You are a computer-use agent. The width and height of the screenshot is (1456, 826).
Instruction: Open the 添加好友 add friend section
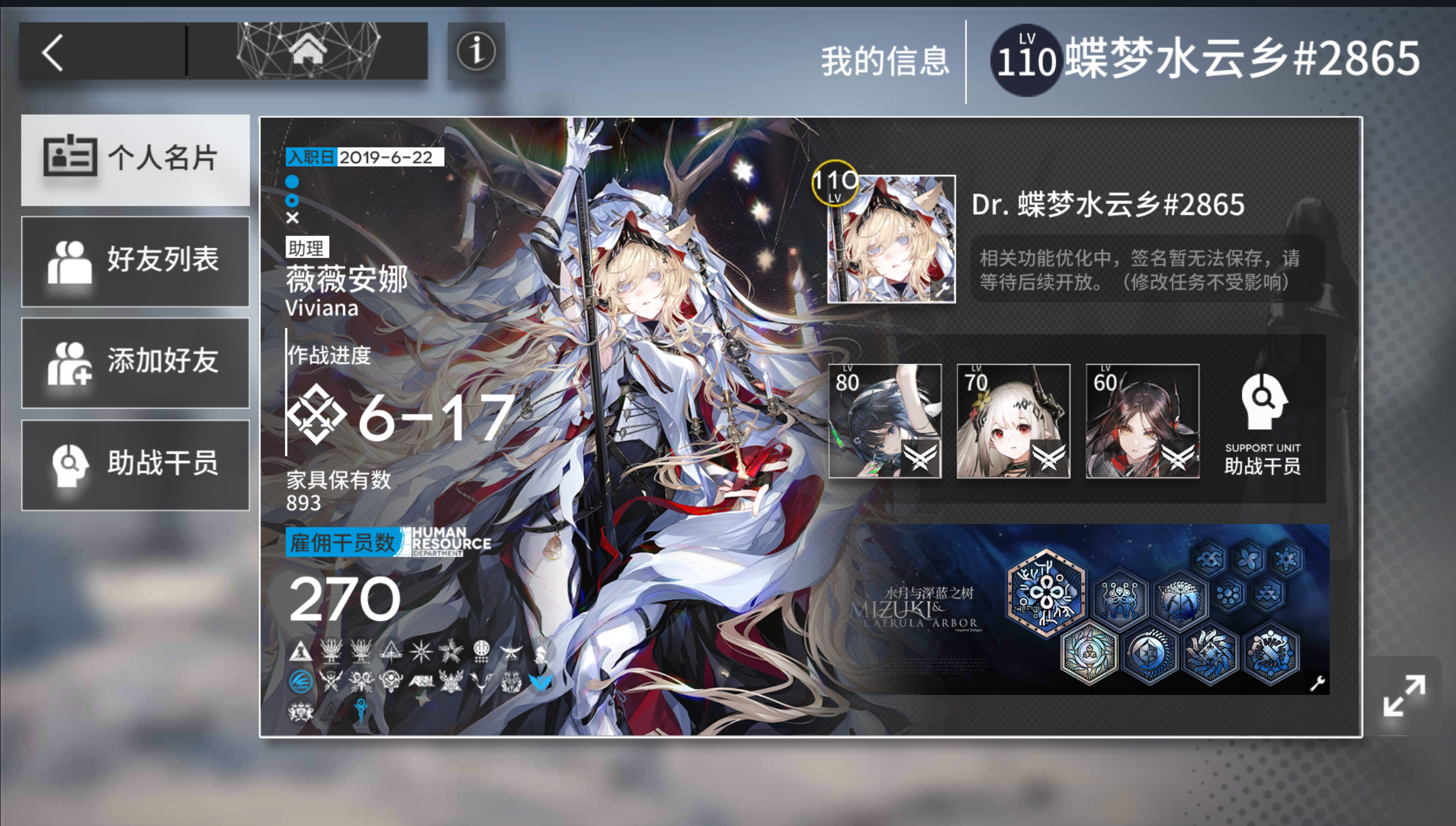(135, 362)
